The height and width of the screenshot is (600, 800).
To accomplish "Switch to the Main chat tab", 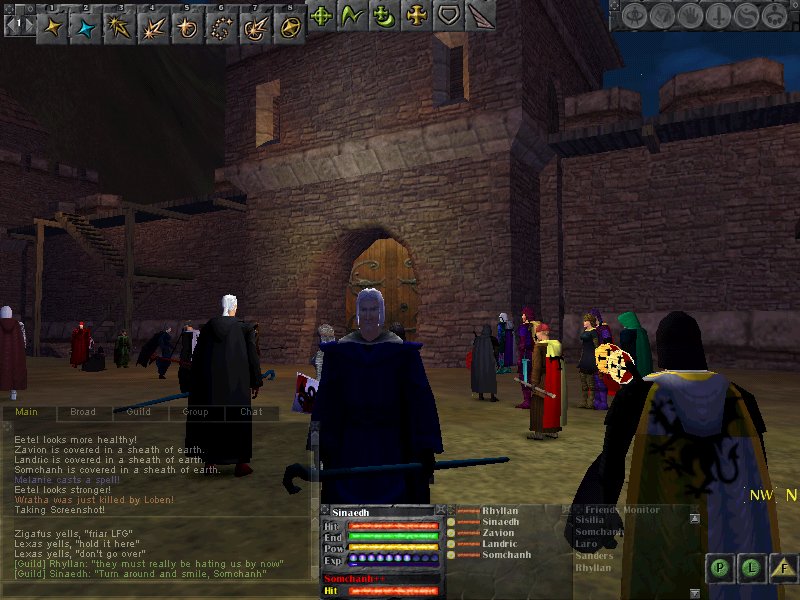I will click(x=27, y=412).
